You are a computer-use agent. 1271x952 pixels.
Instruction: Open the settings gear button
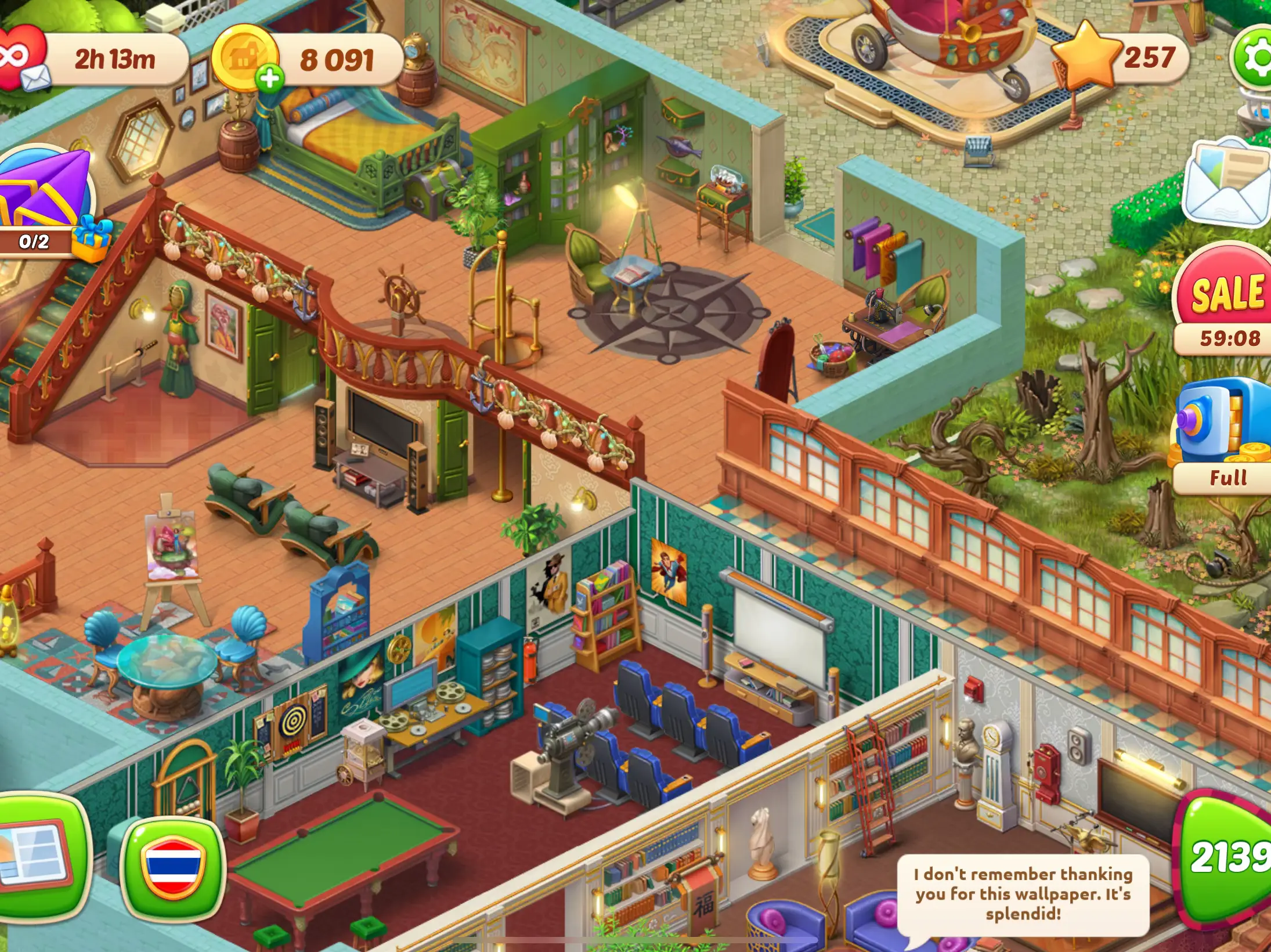(1255, 58)
